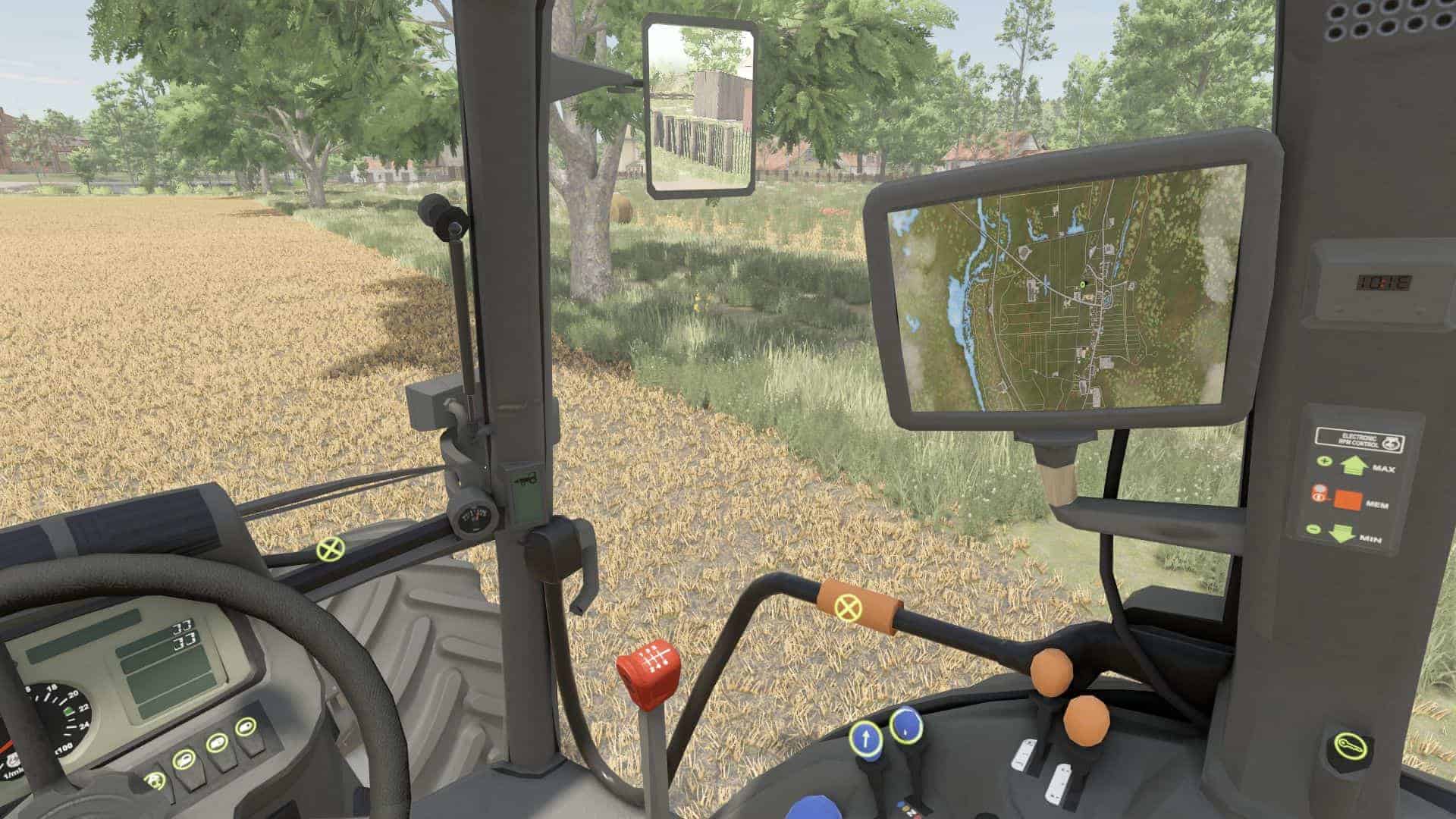Toggle the working lights dashboard switch

183,760
